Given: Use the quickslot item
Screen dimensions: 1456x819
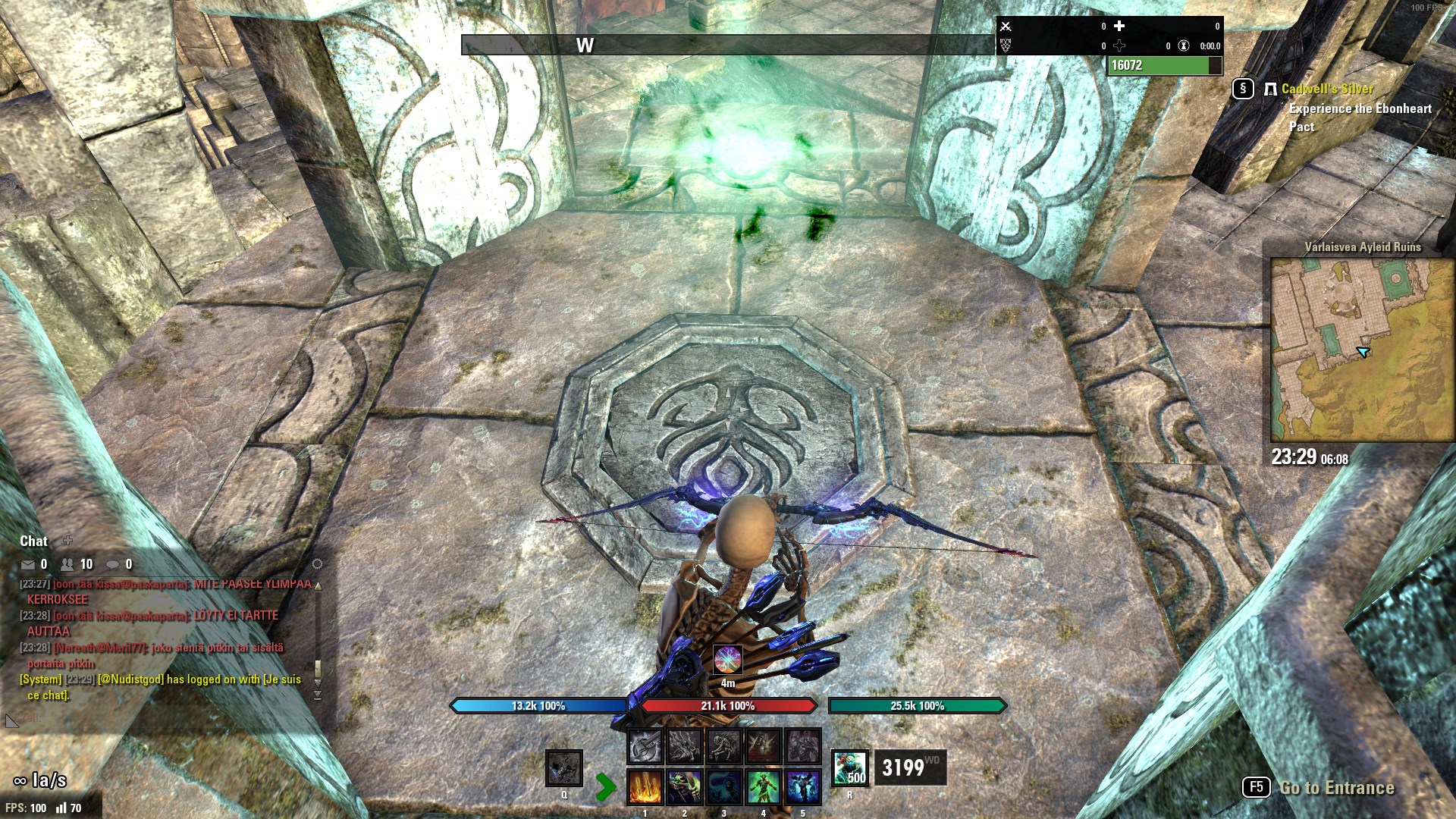Looking at the screenshot, I should (x=564, y=769).
